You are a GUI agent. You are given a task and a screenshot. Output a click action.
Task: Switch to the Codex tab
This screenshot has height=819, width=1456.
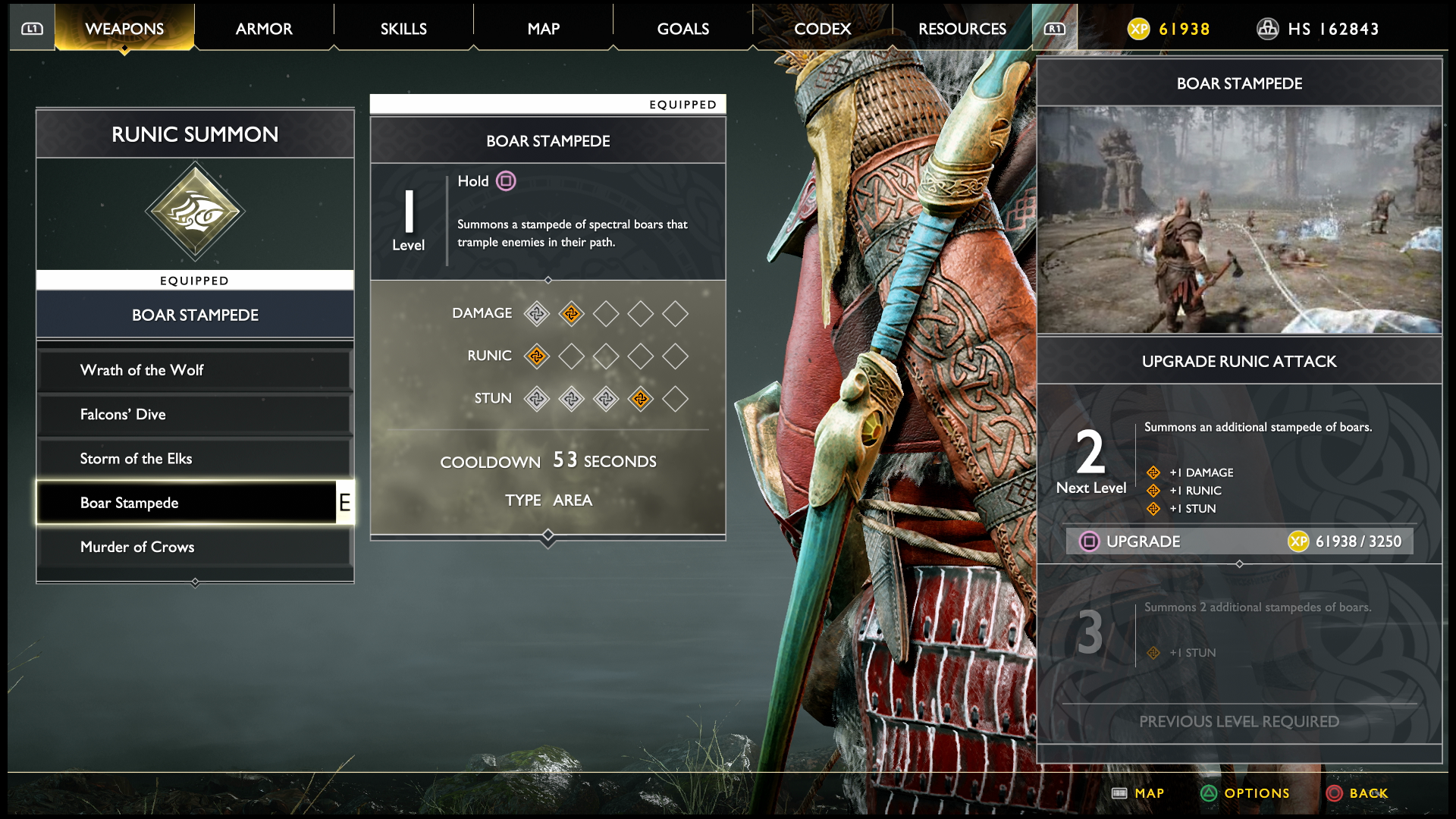pos(822,29)
